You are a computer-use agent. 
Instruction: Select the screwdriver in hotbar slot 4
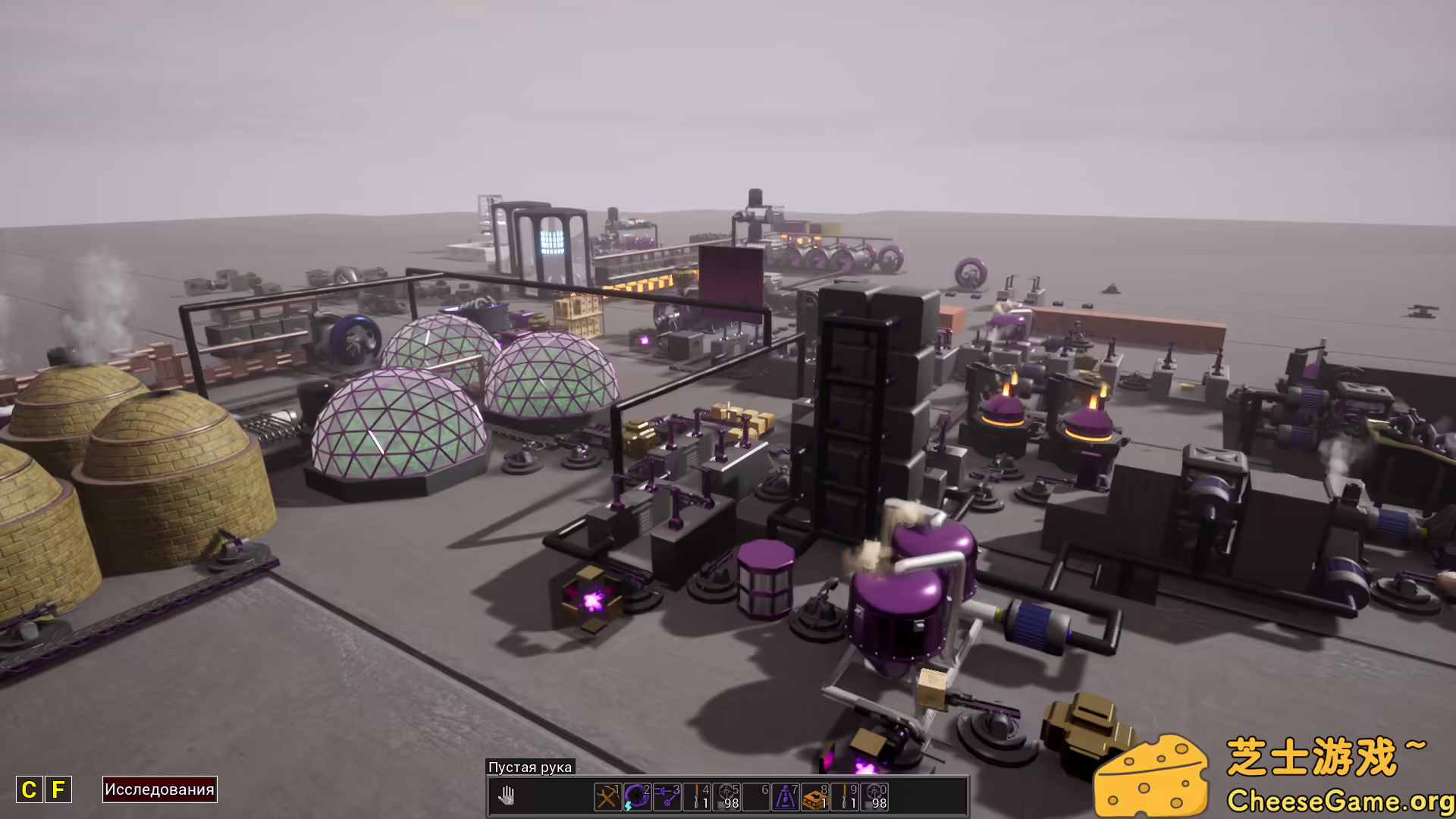pyautogui.click(x=696, y=798)
